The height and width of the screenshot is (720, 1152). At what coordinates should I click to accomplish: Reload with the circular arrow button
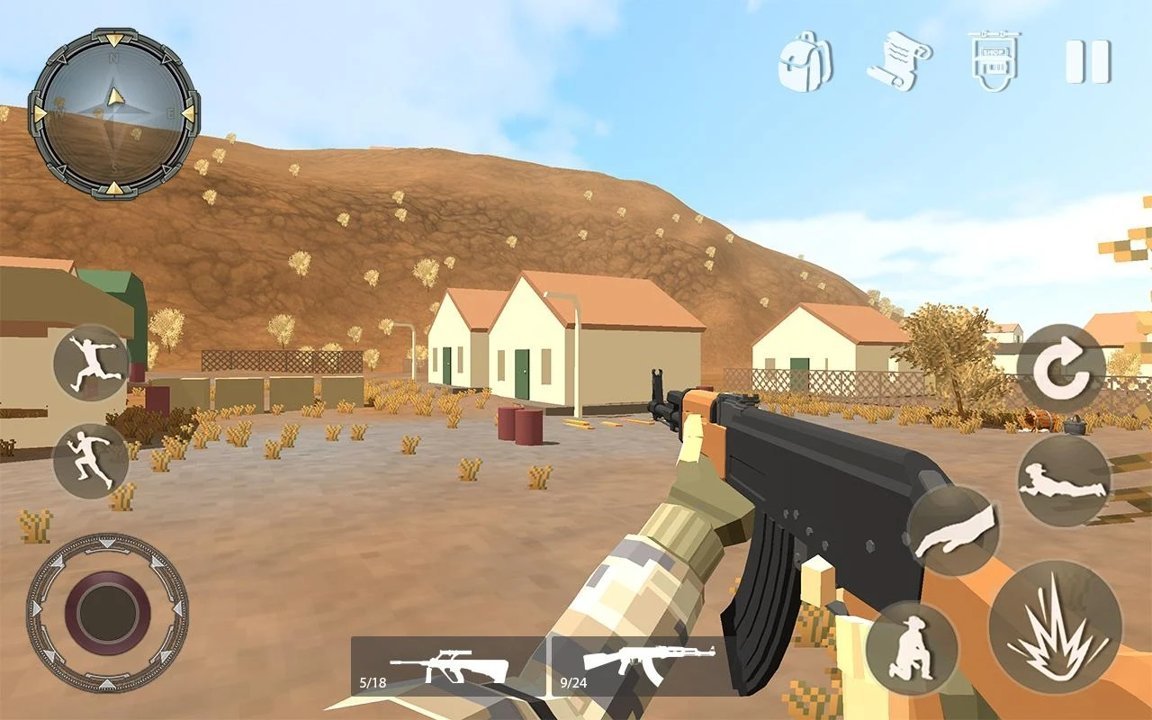[x=1061, y=368]
